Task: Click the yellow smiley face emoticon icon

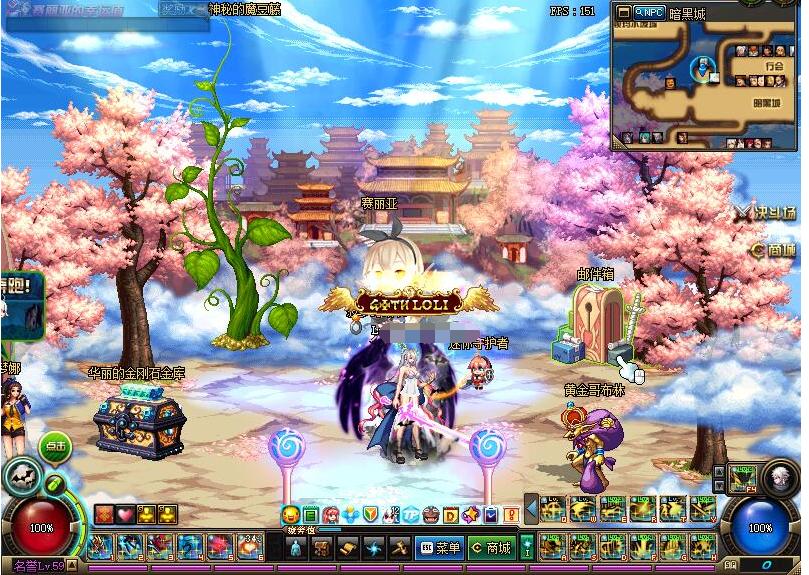Action: 291,515
